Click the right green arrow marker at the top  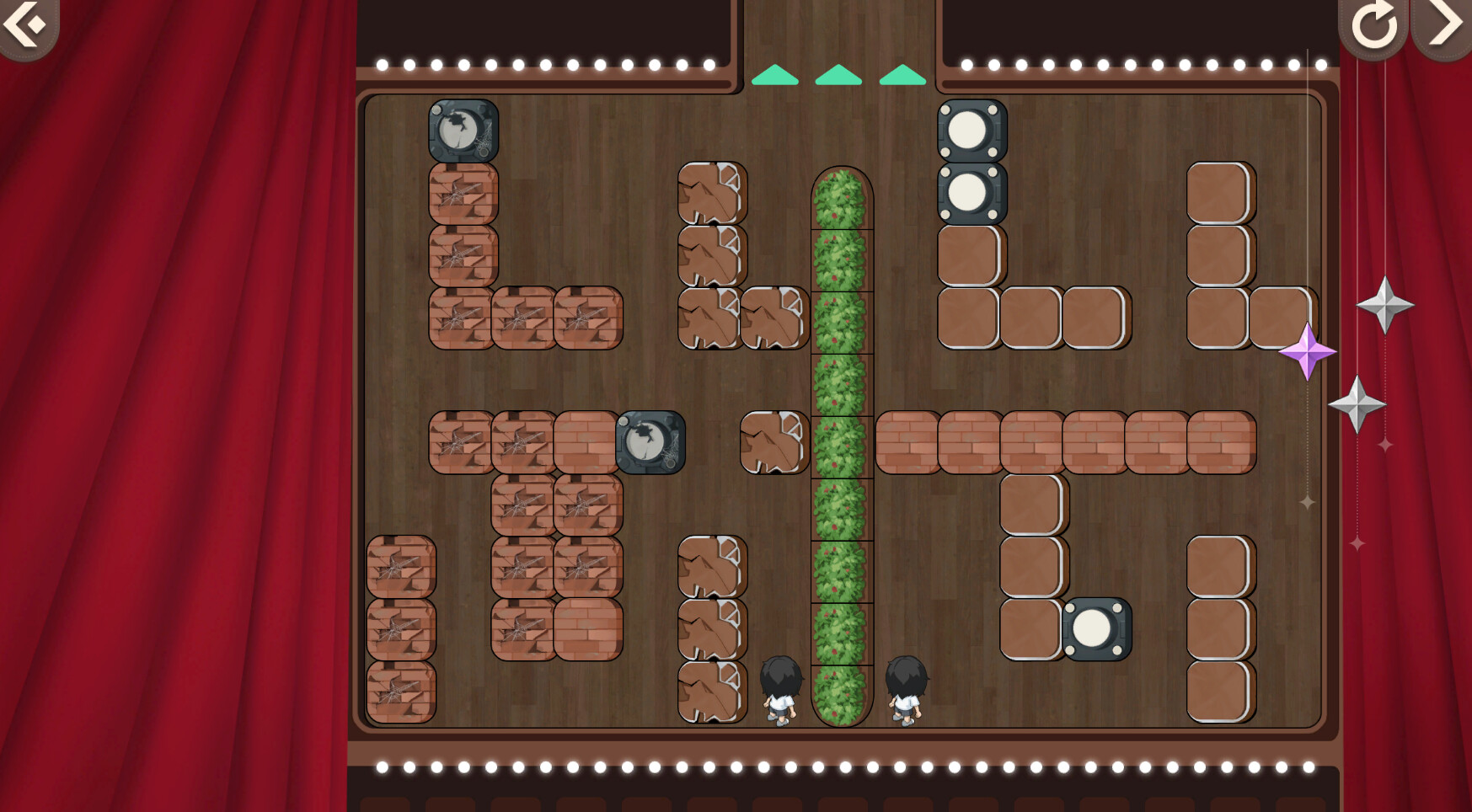(x=901, y=74)
